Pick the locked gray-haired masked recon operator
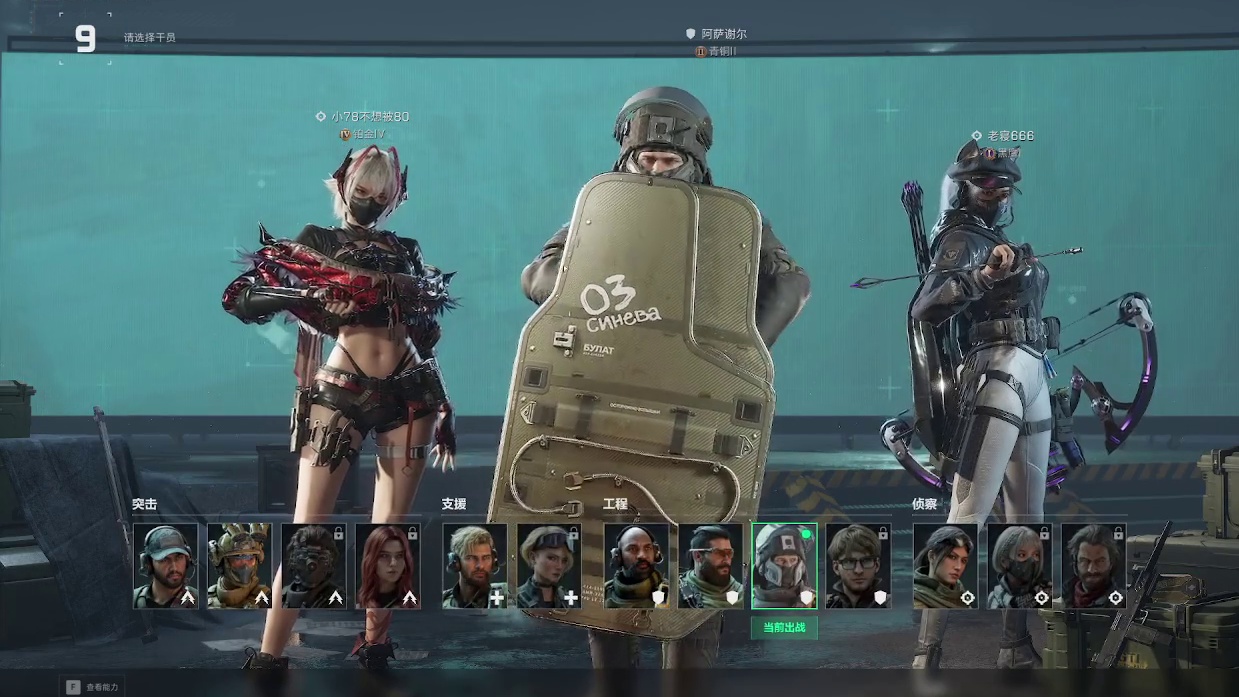Viewport: 1239px width, 697px height. pos(1020,566)
